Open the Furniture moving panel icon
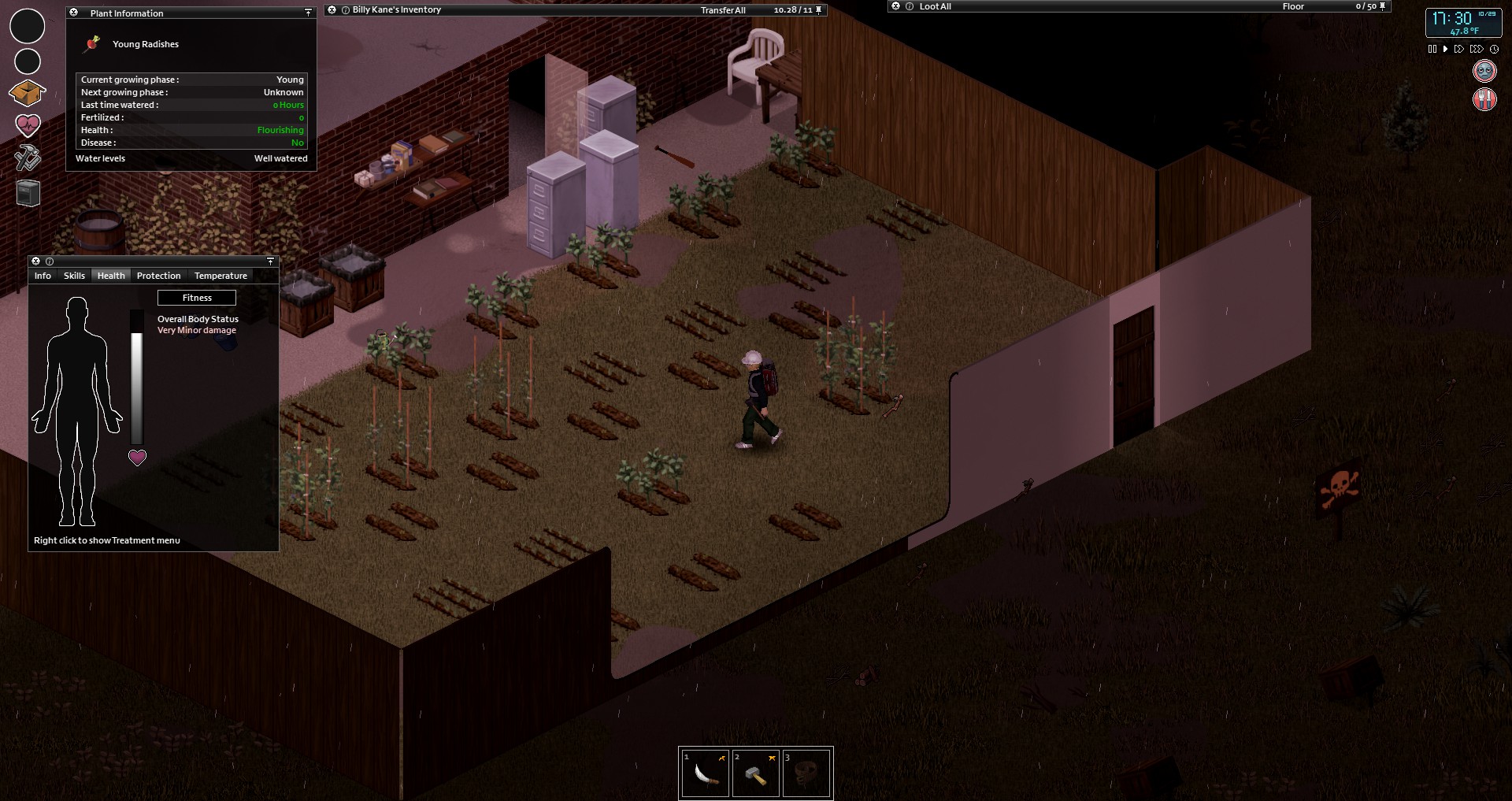The image size is (1512, 801). [28, 193]
